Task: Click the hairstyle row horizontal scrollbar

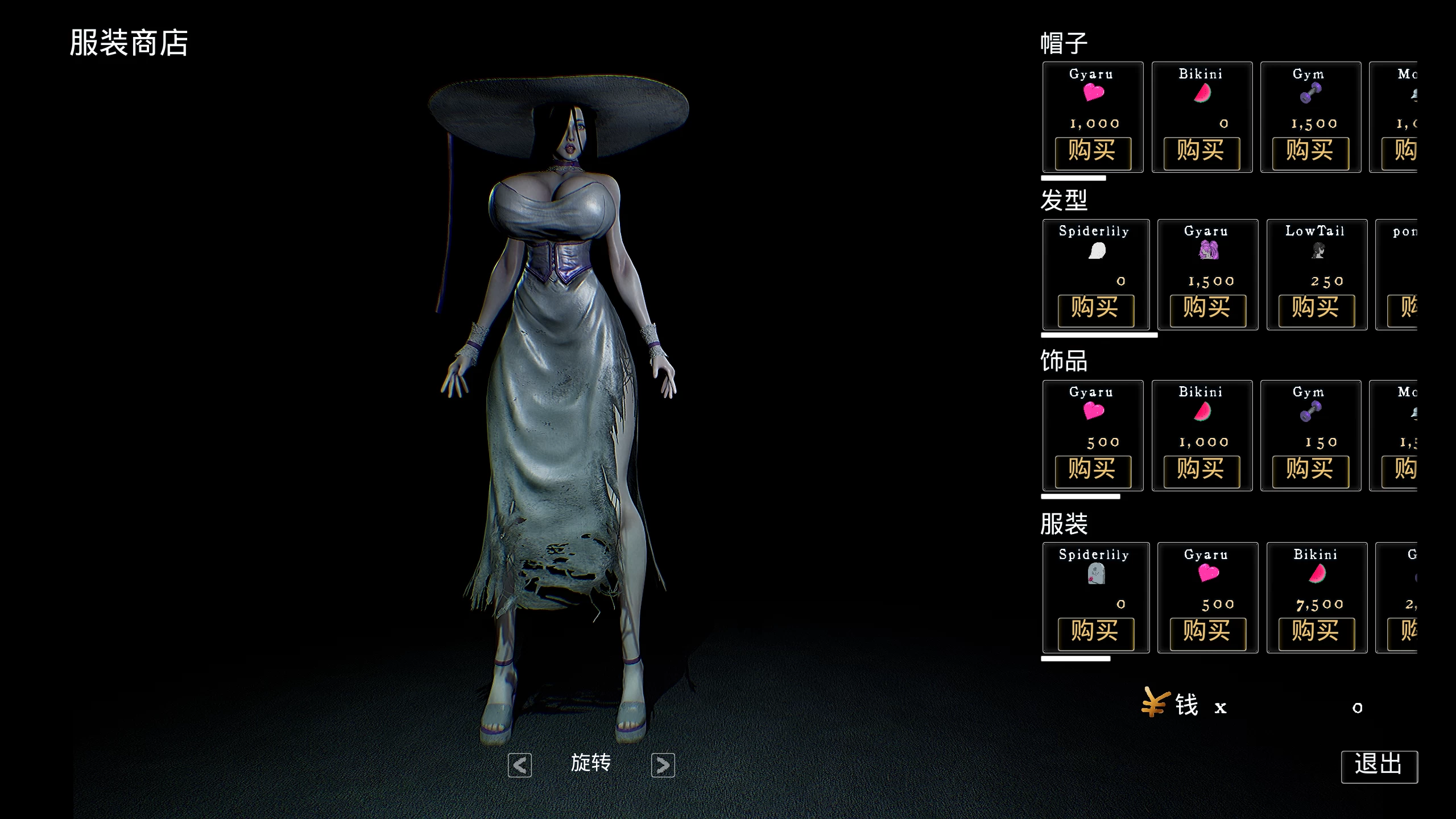Action: [x=1099, y=336]
